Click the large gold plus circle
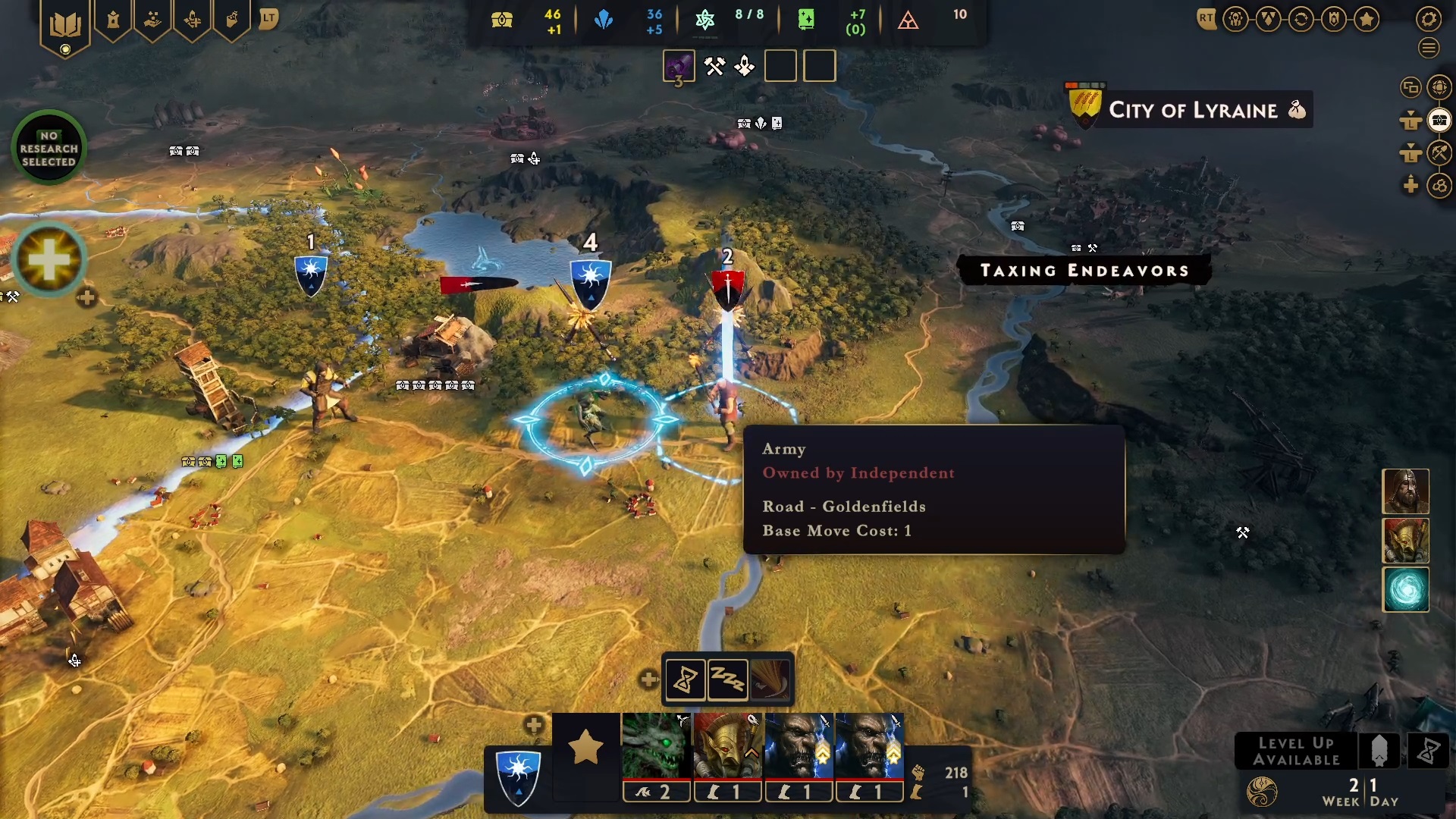1456x819 pixels. click(49, 260)
